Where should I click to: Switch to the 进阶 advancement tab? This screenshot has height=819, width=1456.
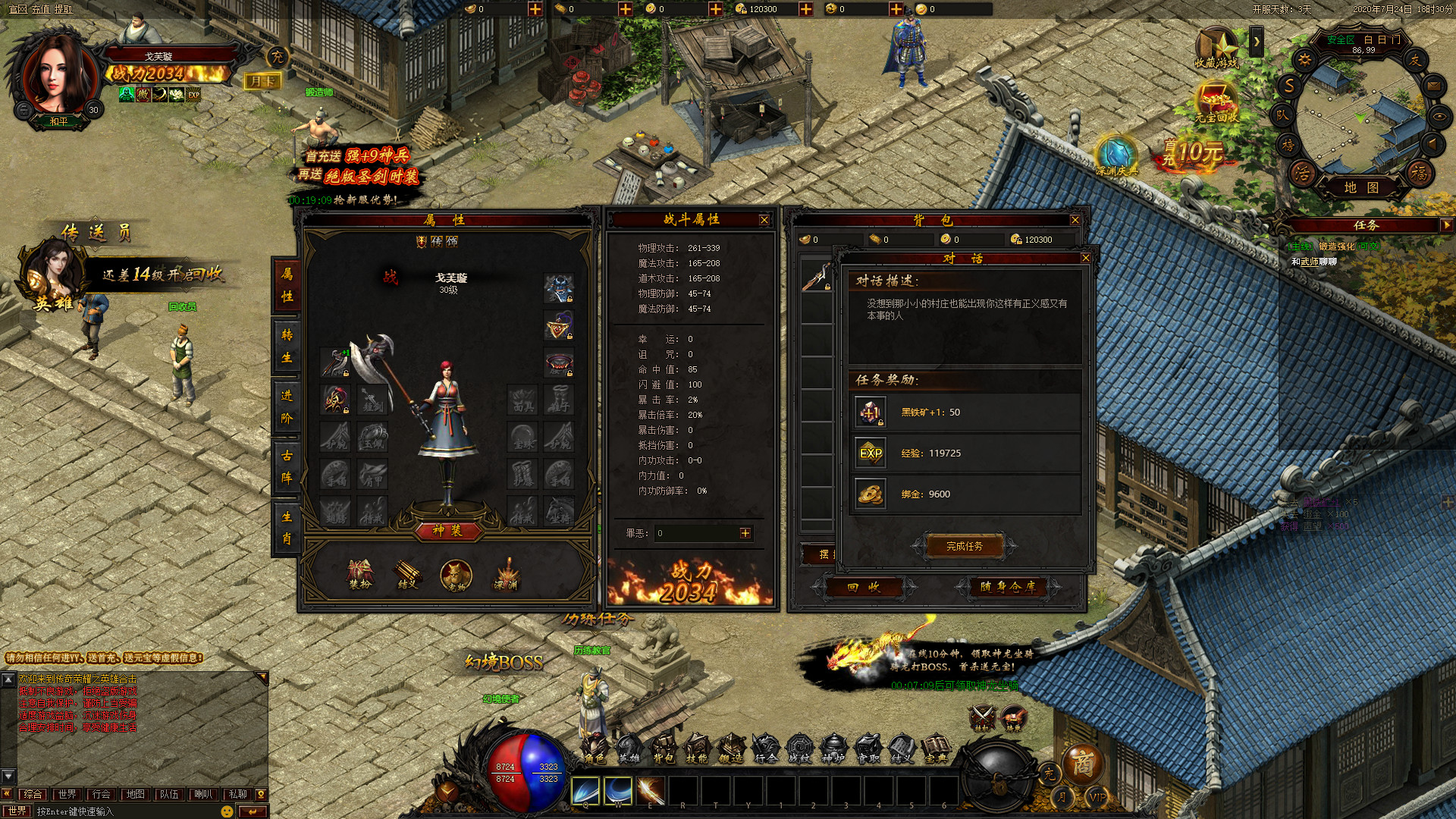(x=287, y=406)
